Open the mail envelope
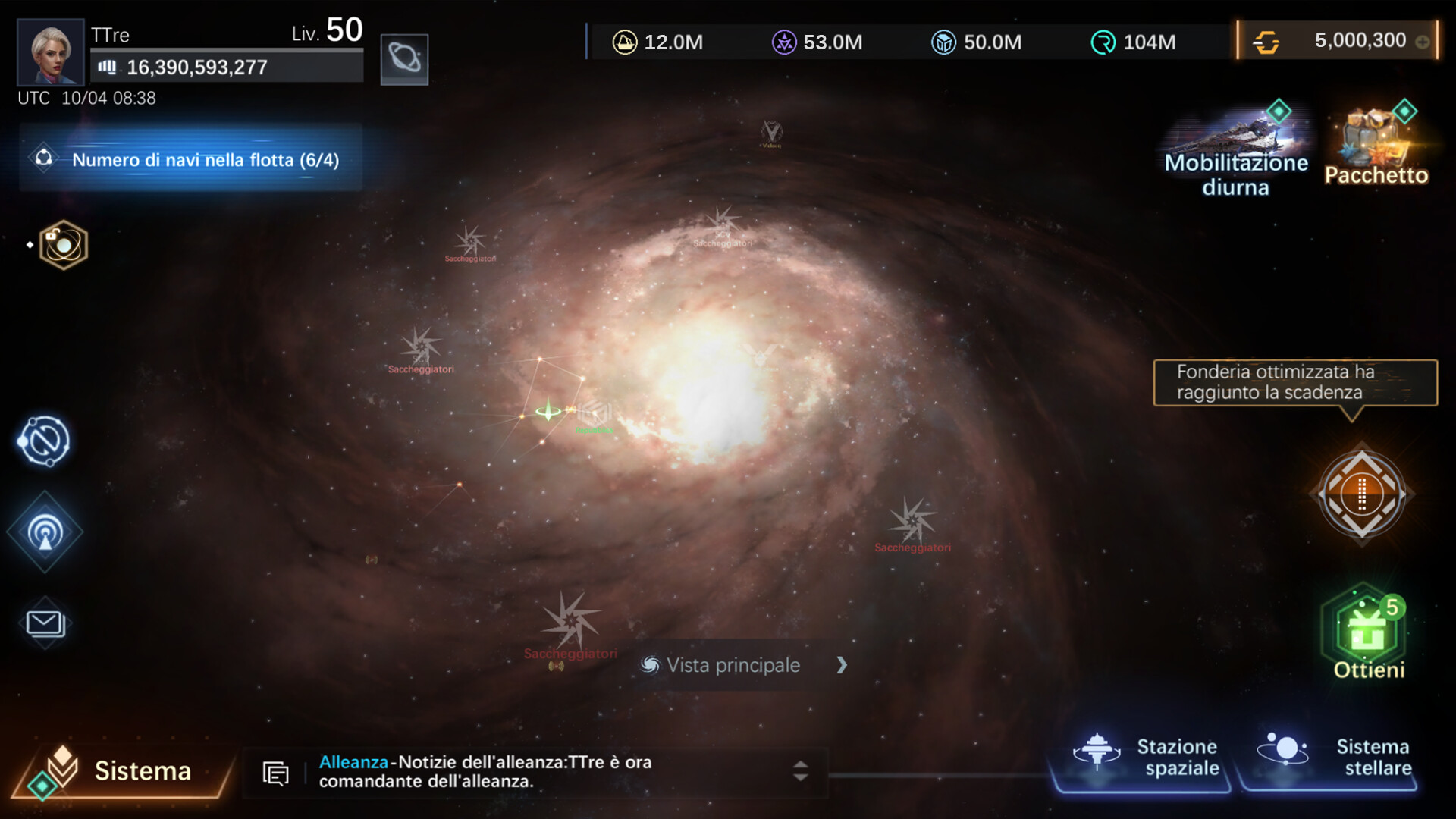The width and height of the screenshot is (1456, 819). pos(45,623)
